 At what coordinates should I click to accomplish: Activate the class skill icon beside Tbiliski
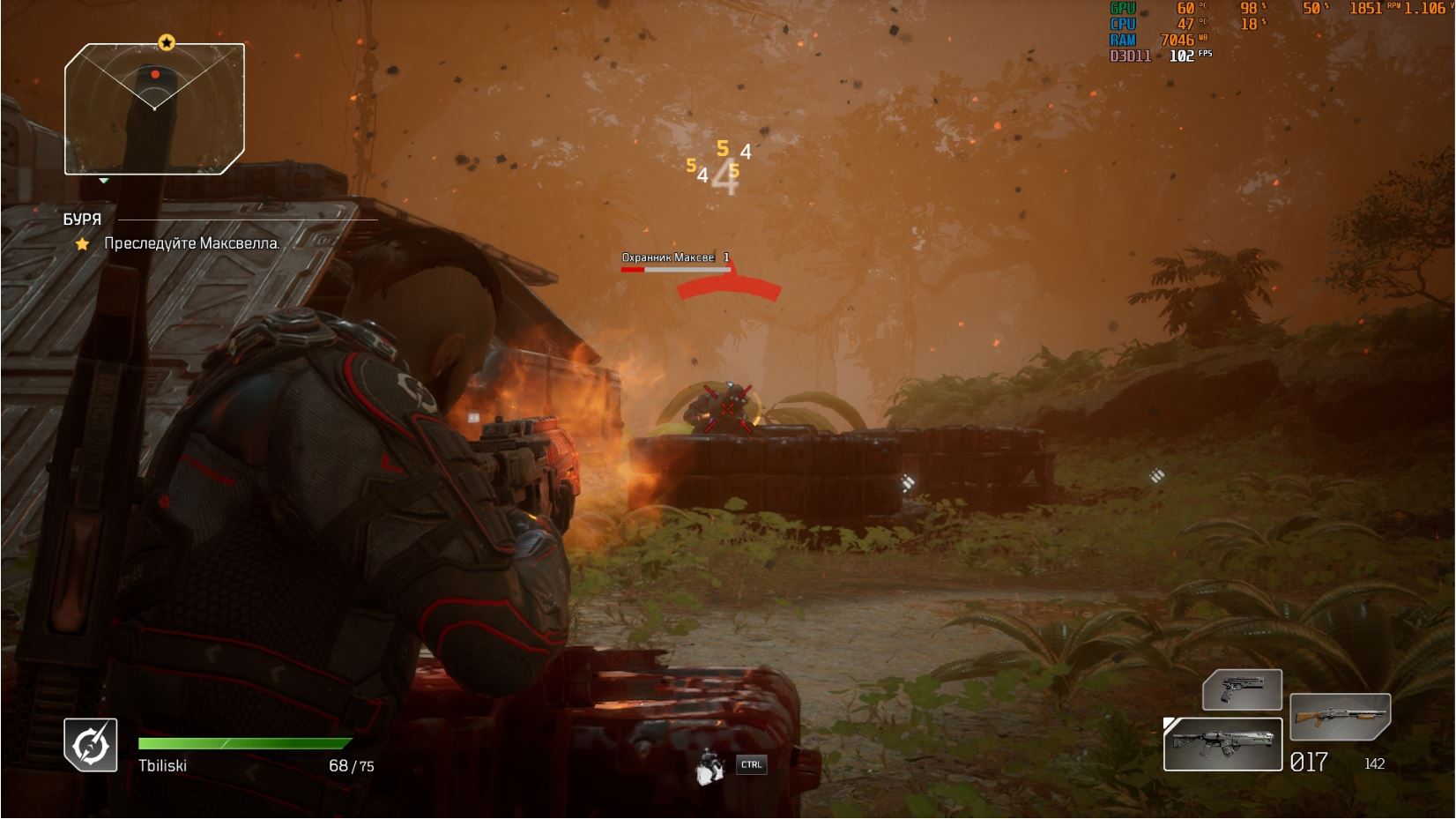pyautogui.click(x=91, y=745)
